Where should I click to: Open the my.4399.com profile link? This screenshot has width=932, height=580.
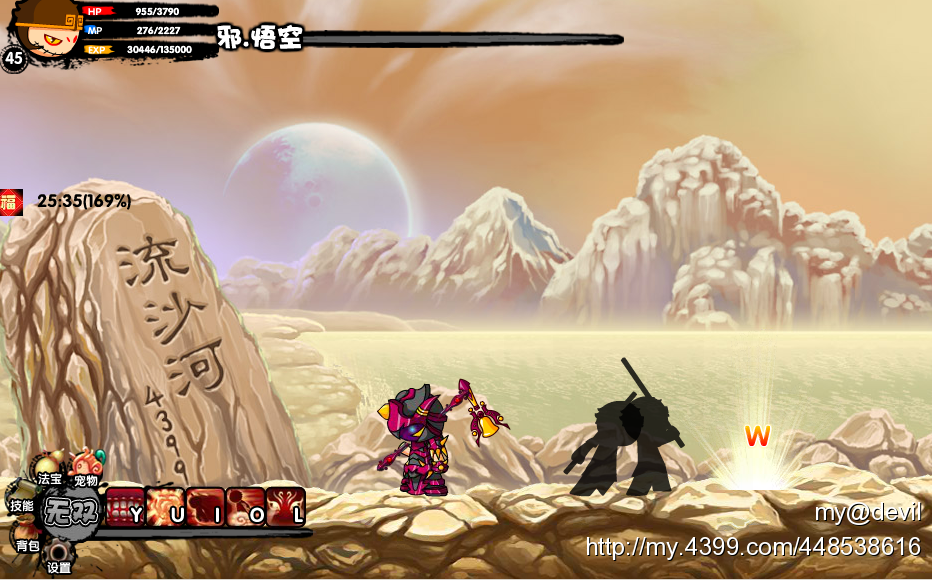pos(752,547)
